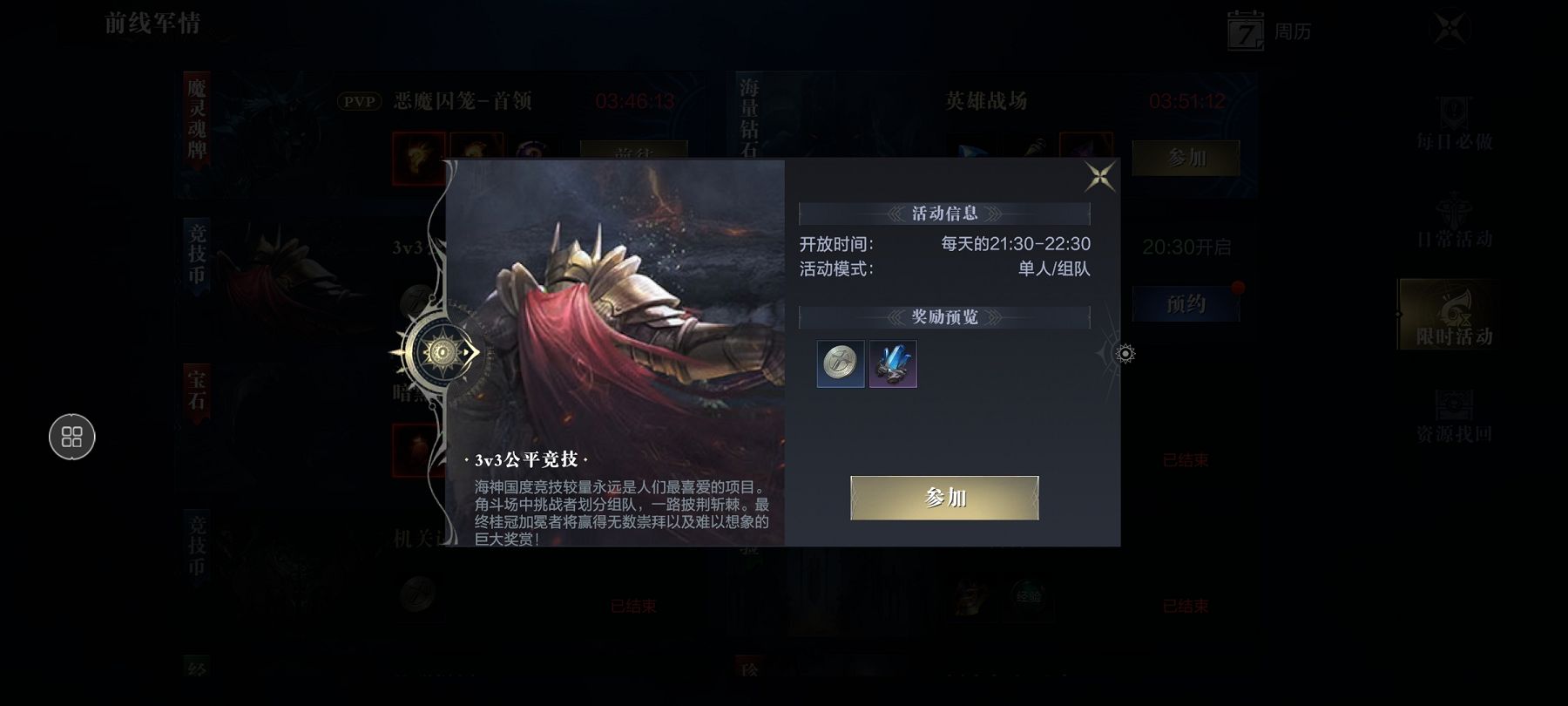
Task: Tap the floating four-square menu button
Action: click(72, 437)
